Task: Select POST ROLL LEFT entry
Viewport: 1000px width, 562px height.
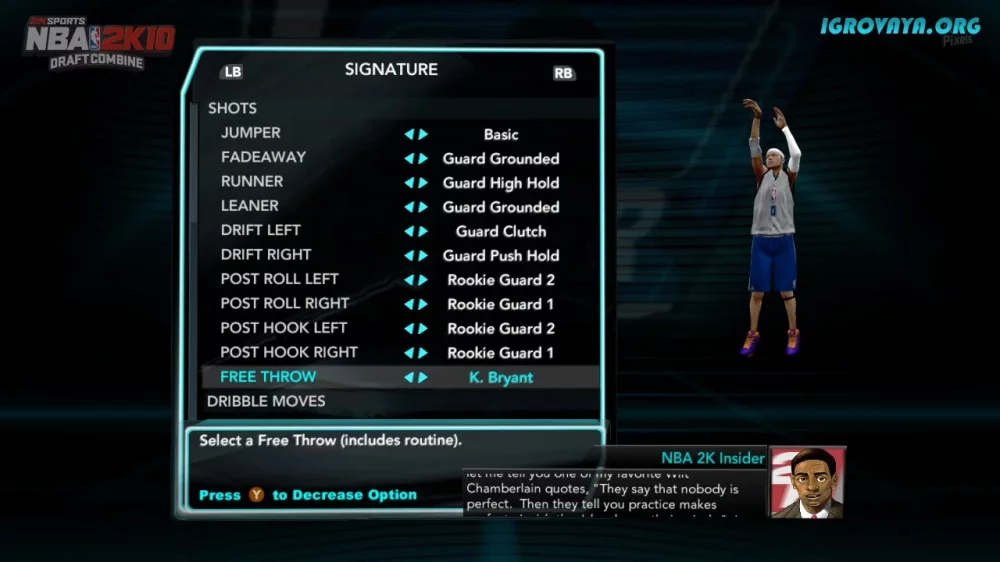Action: click(279, 279)
